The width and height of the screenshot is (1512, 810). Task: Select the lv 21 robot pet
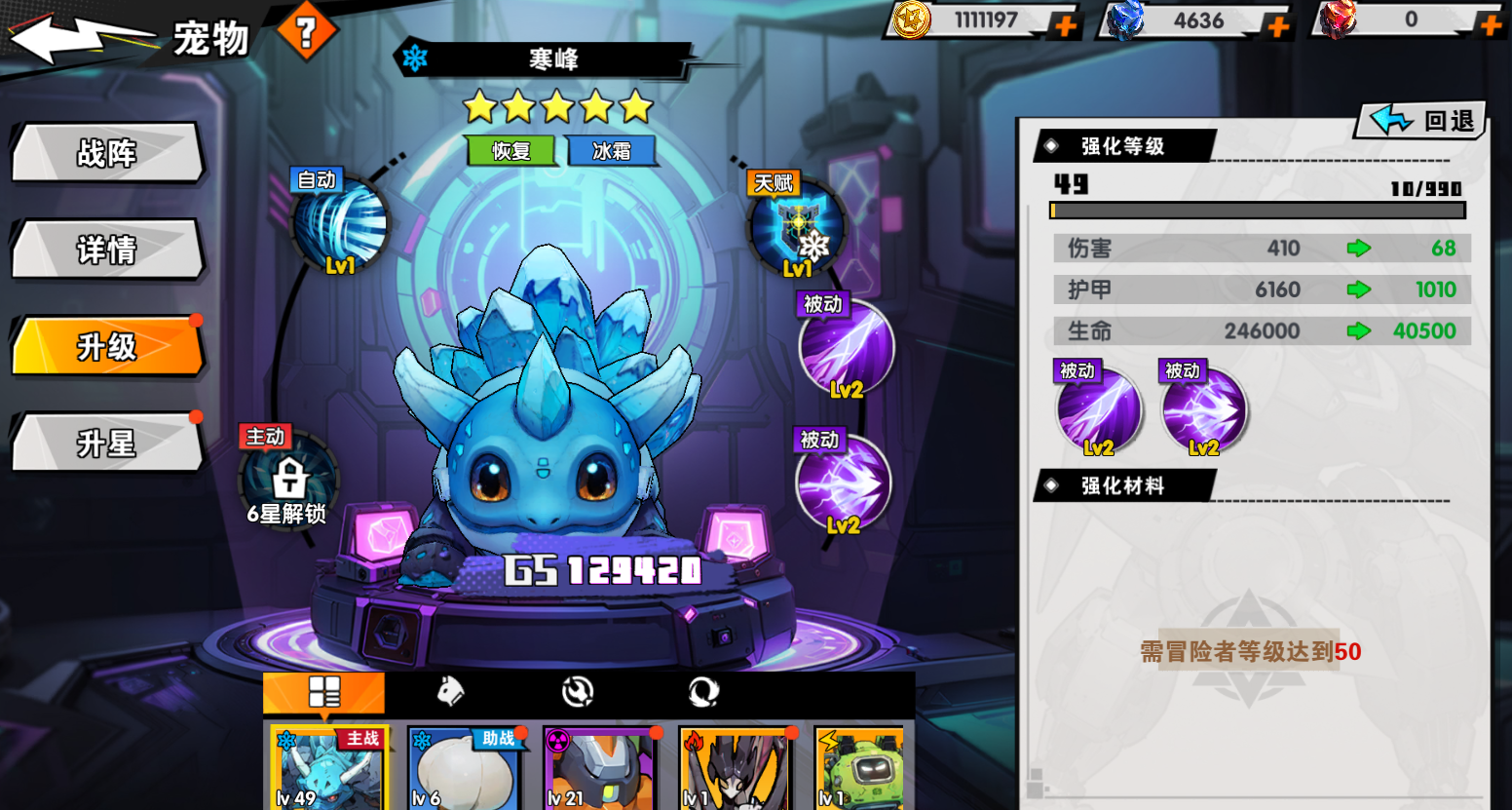(599, 769)
